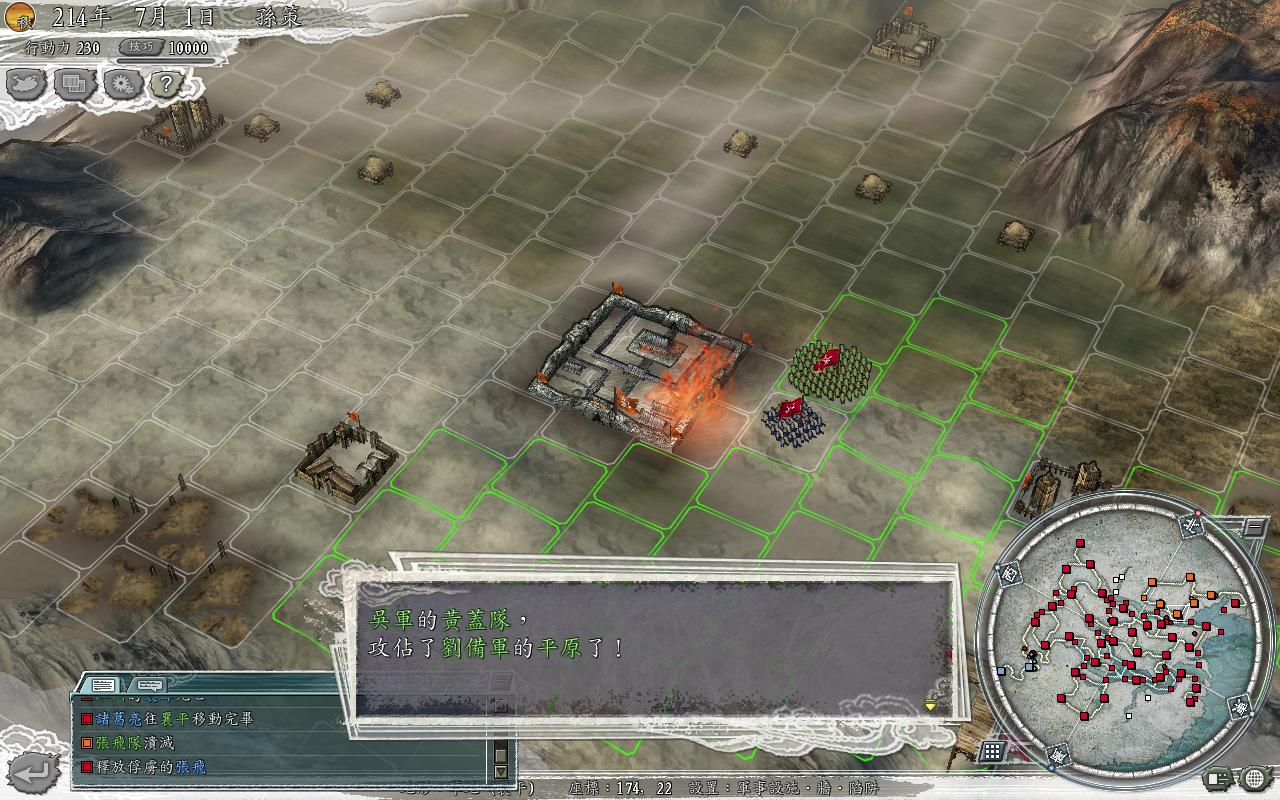Click the log scrollbar down arrow

coord(500,772)
